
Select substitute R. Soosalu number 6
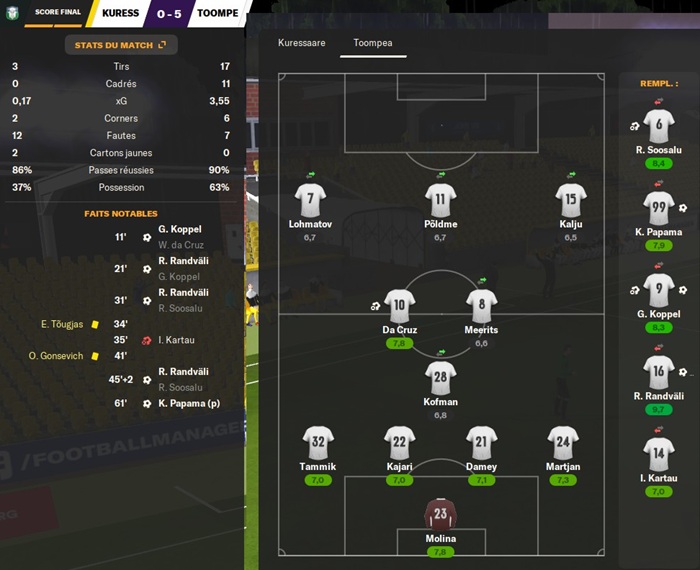[658, 126]
